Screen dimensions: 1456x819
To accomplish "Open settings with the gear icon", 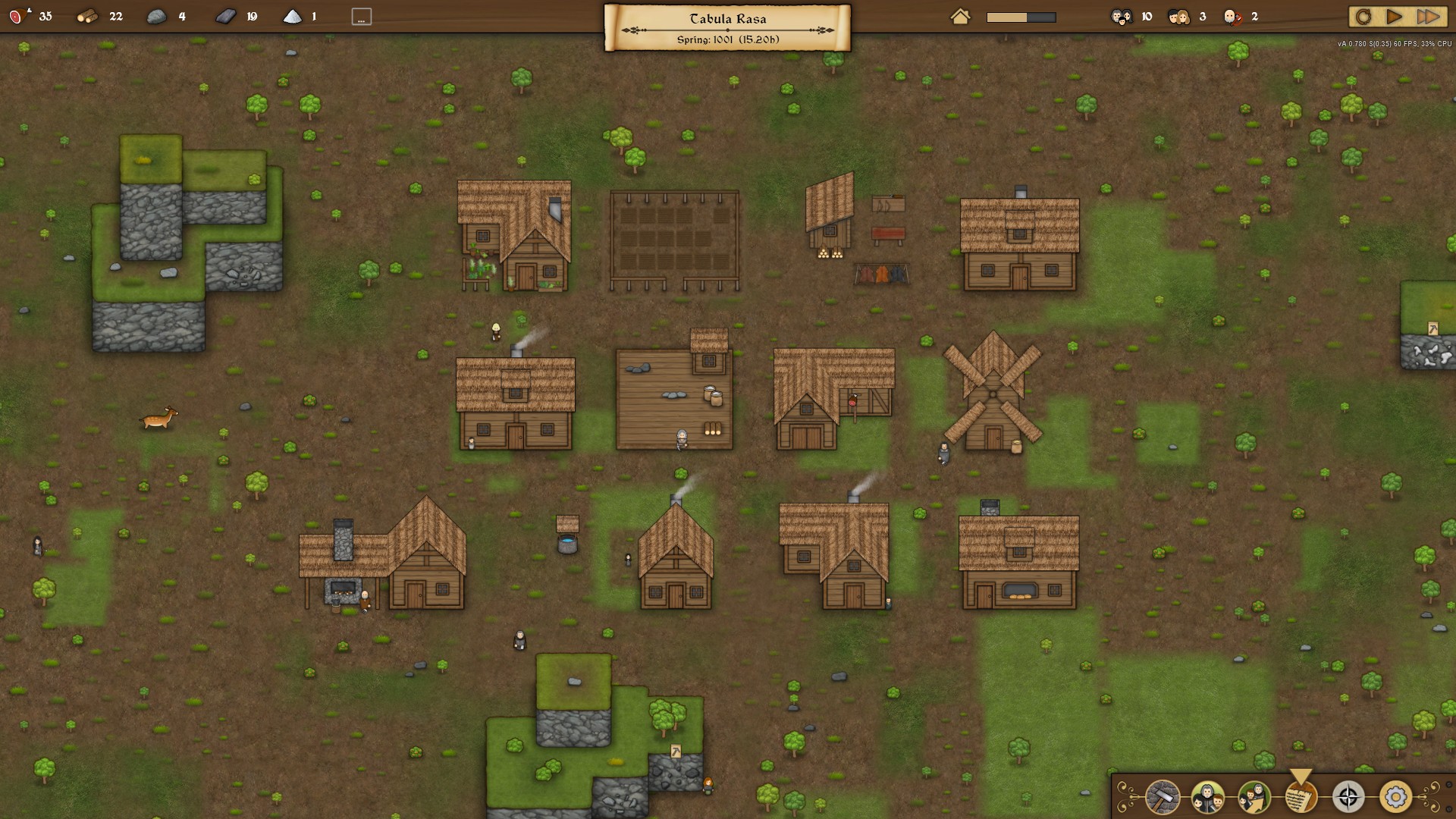I will (1395, 797).
